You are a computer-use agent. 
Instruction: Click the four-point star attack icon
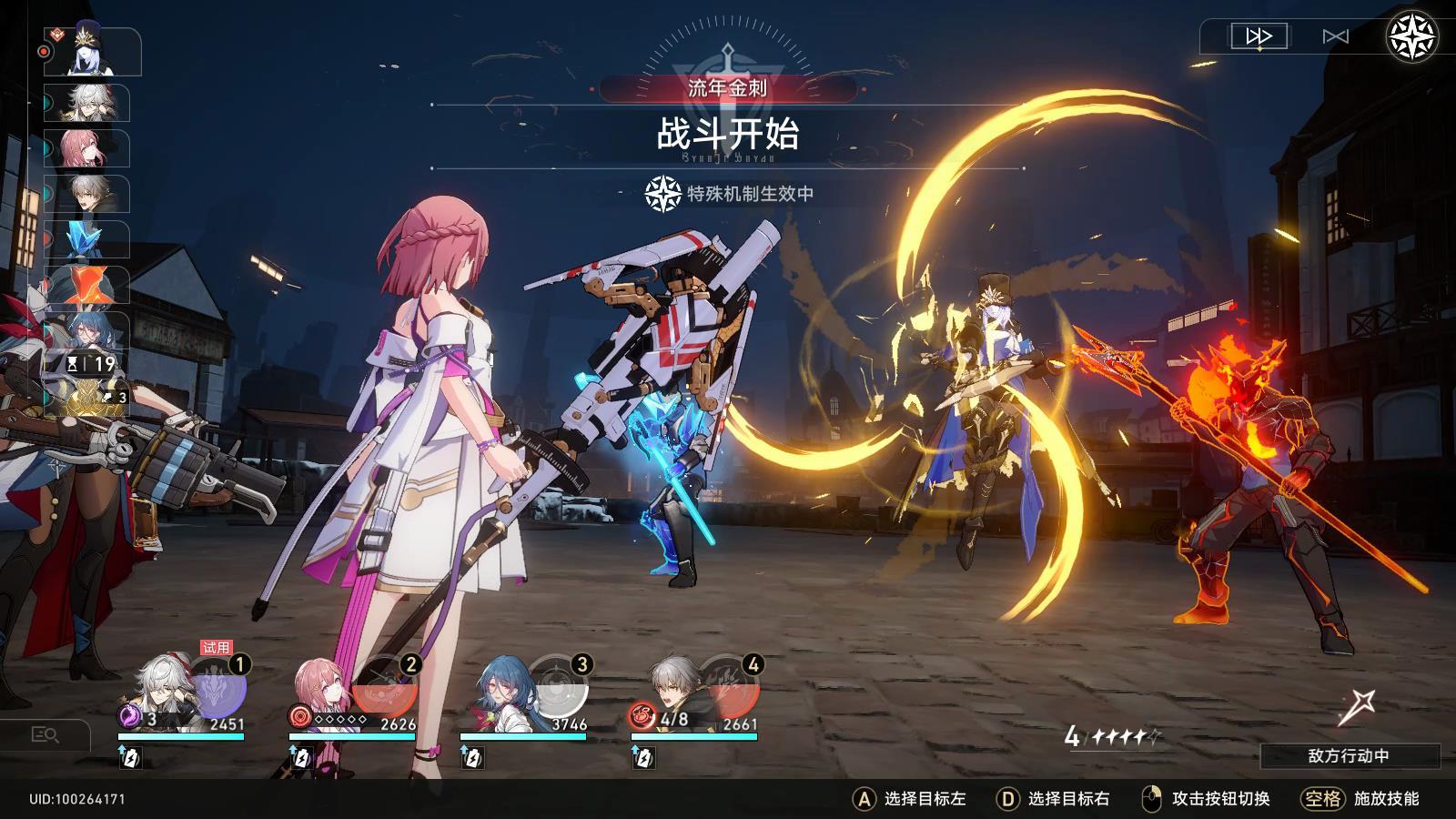point(1355,707)
